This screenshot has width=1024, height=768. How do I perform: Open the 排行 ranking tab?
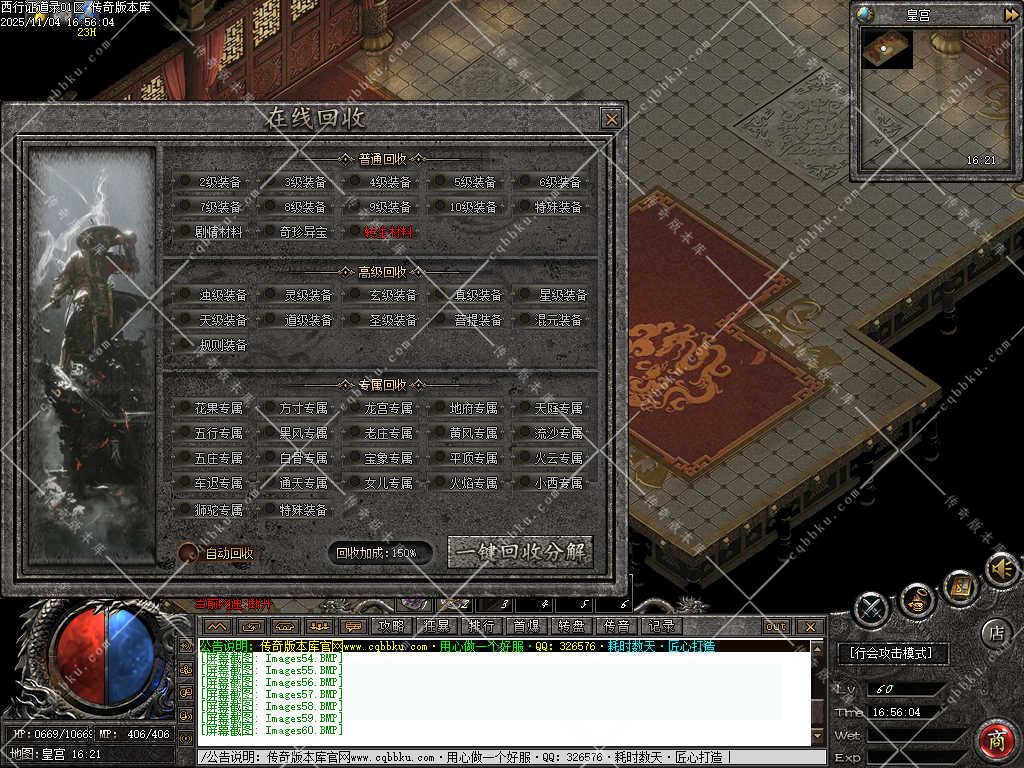(481, 626)
